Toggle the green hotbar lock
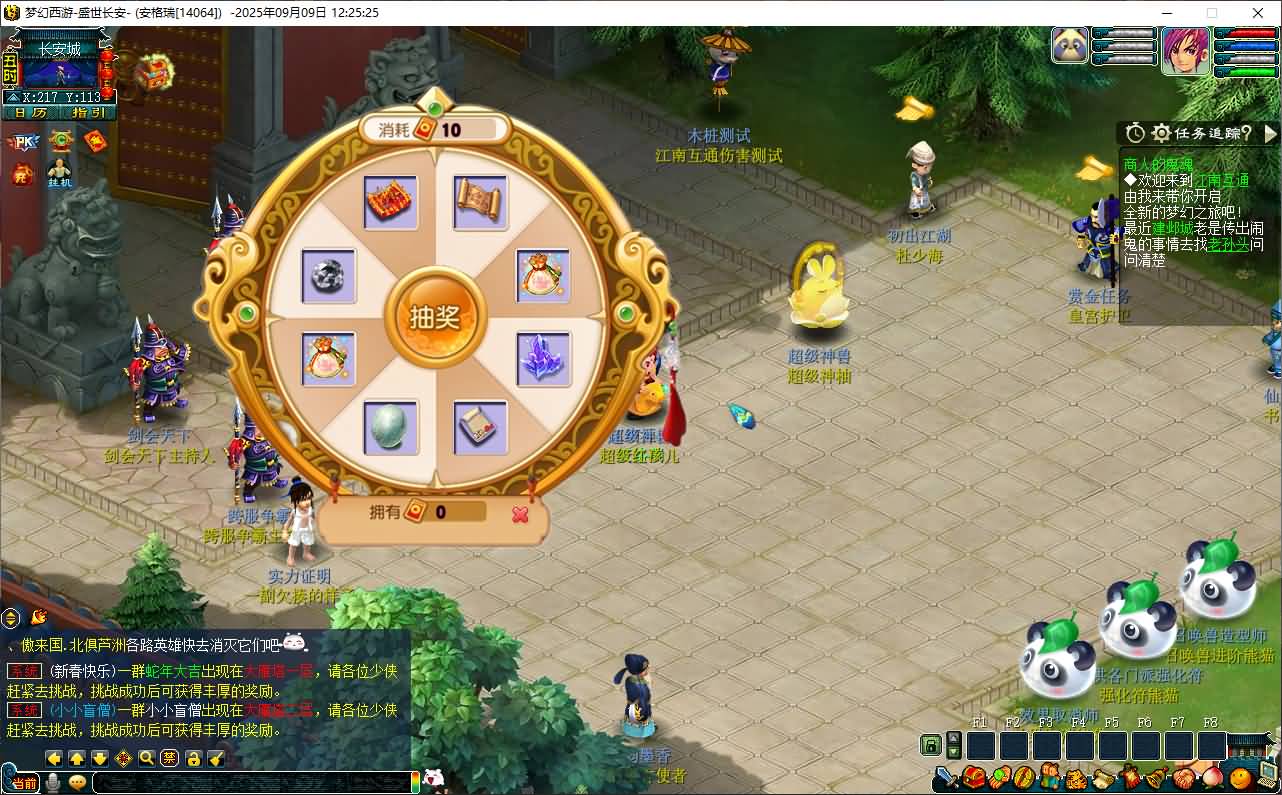The width and height of the screenshot is (1282, 795). 931,745
